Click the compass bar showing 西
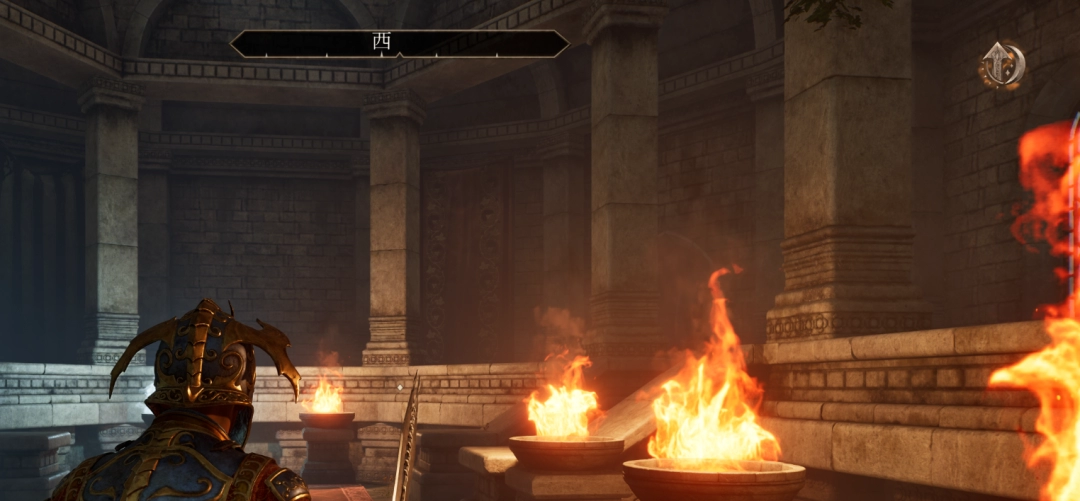Viewport: 1080px width, 501px height. coord(399,44)
